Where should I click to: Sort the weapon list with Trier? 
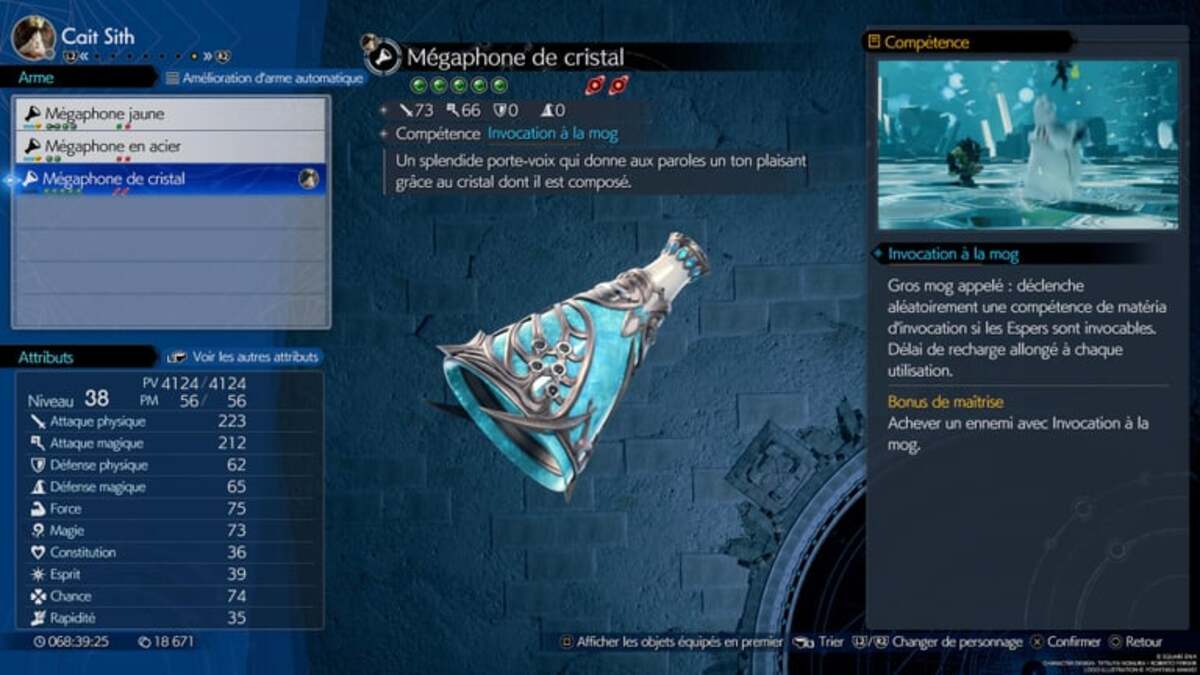coord(819,642)
